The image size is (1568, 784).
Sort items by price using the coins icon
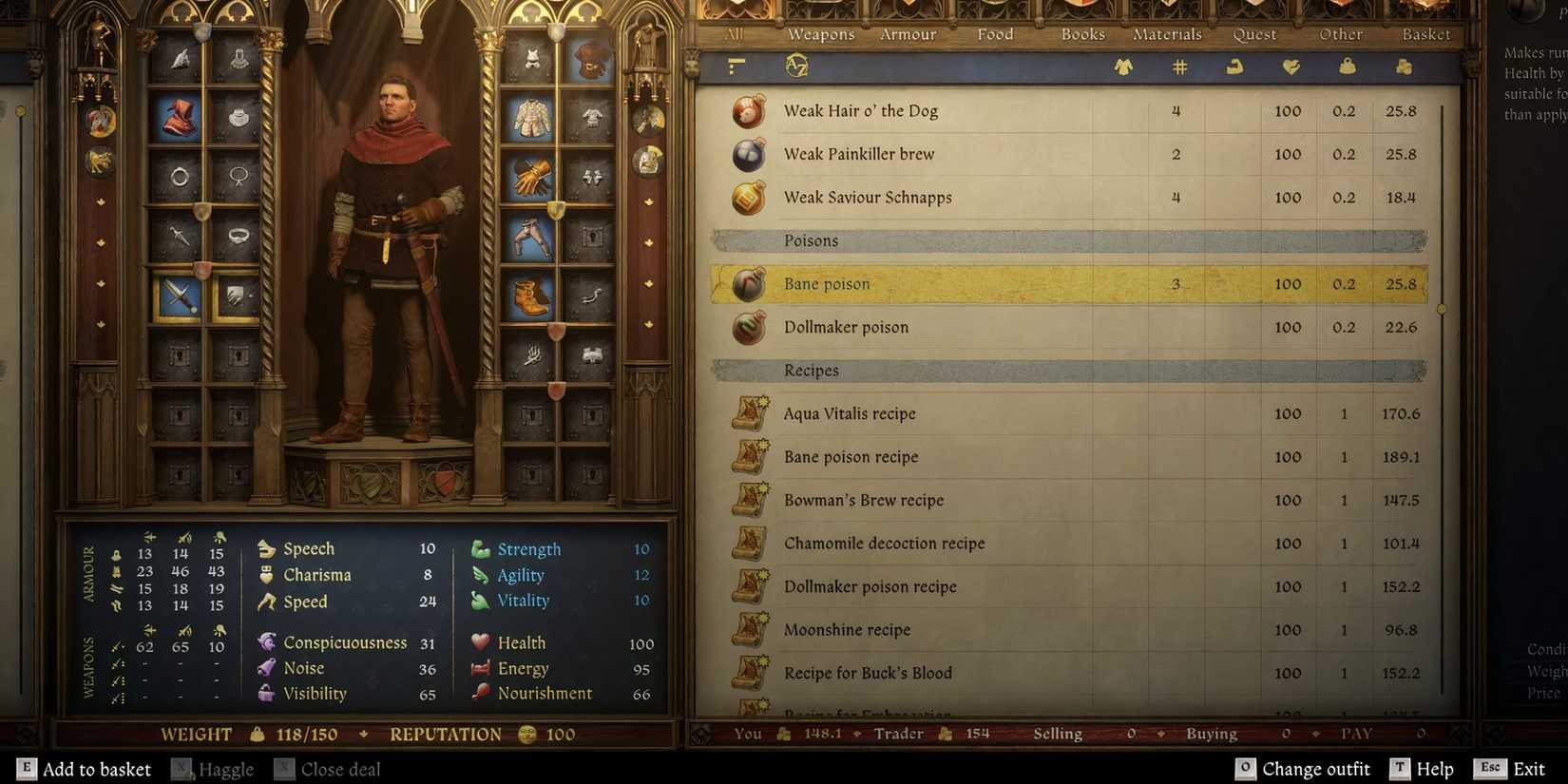[x=1403, y=67]
